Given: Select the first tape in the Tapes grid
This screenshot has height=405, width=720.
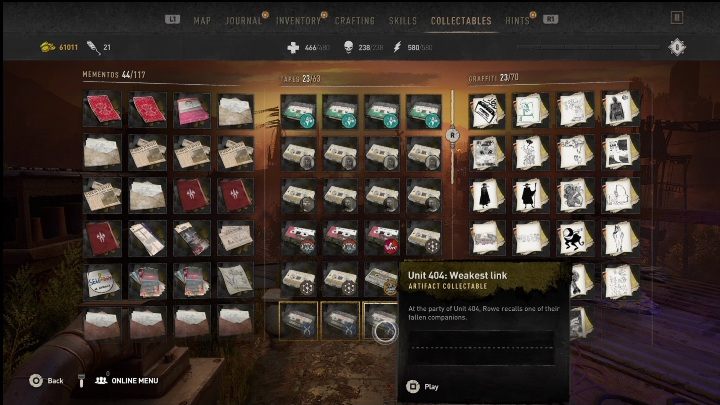Looking at the screenshot, I should pos(298,109).
